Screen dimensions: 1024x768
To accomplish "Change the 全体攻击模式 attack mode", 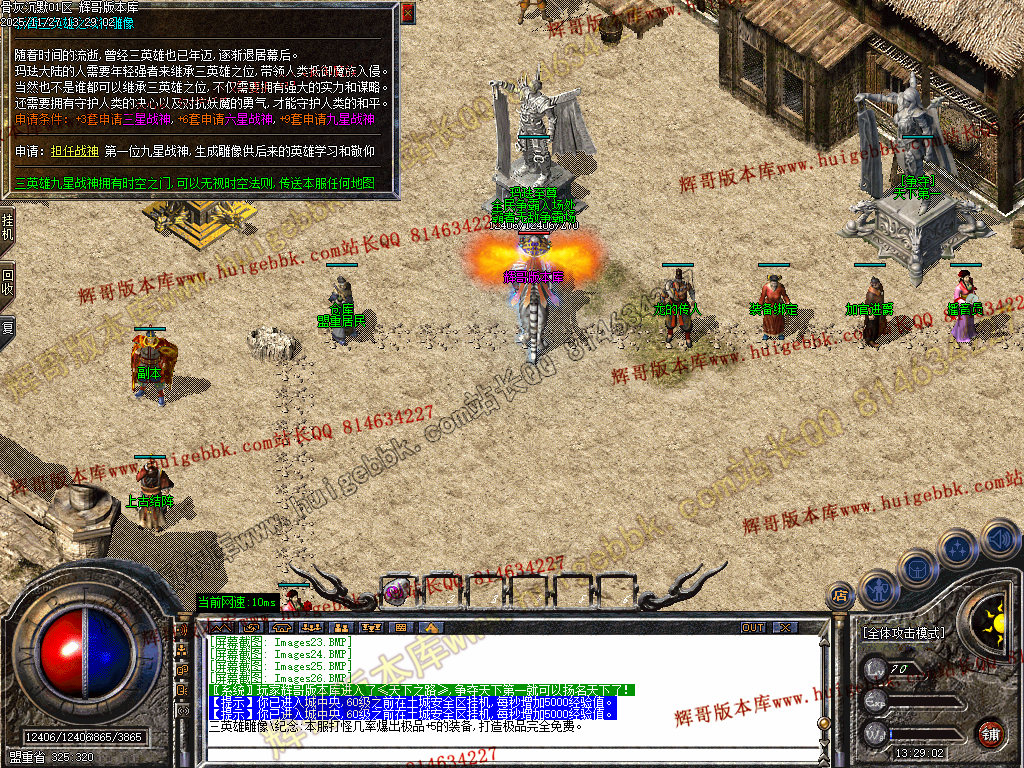I will click(903, 633).
